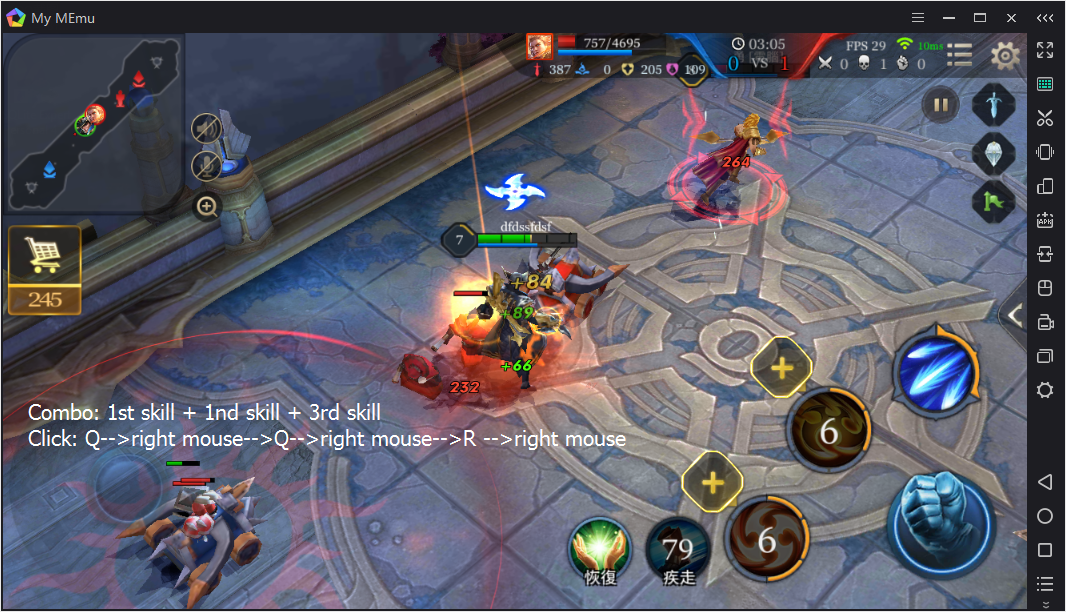Activate the 疾走 sprint spell
This screenshot has width=1066, height=612.
(678, 550)
